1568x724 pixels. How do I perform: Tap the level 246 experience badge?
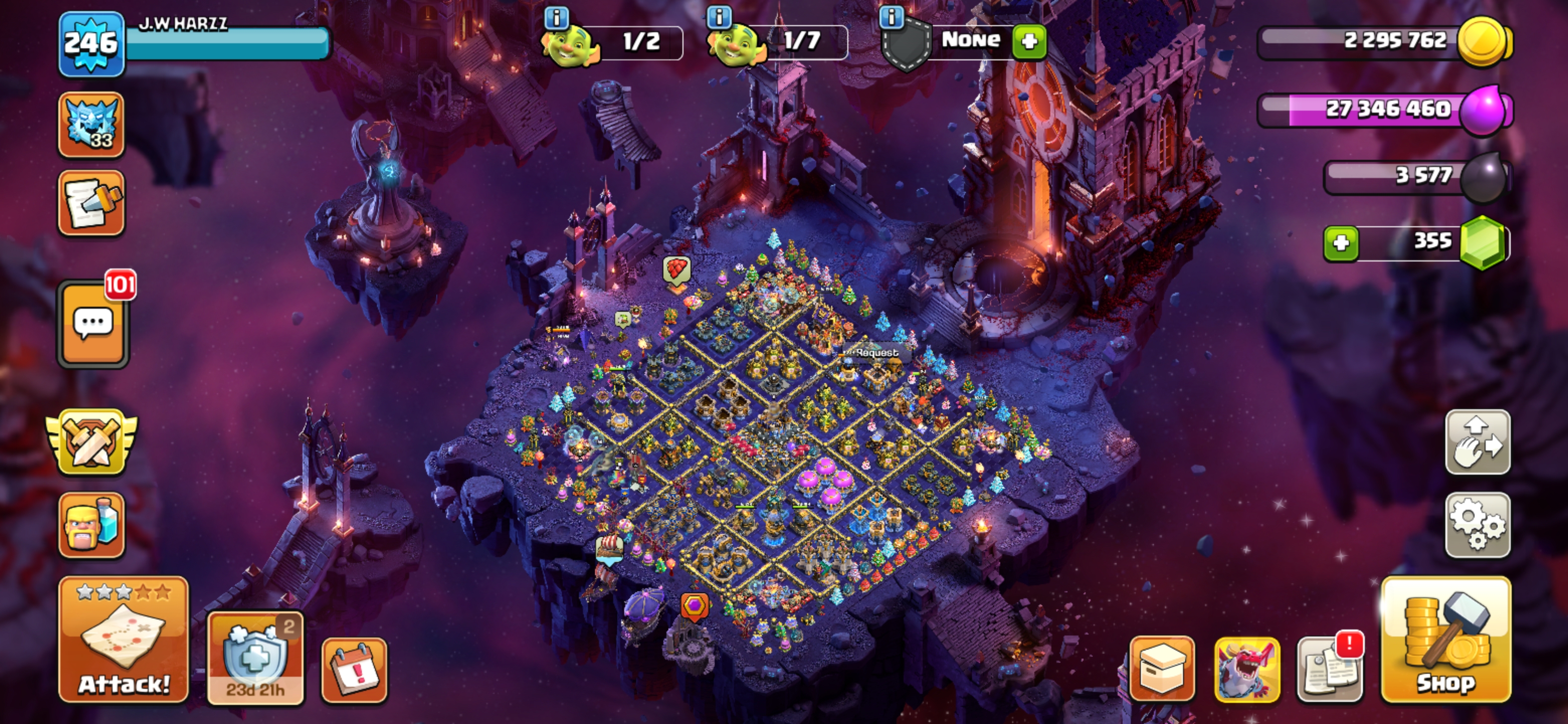[91, 44]
